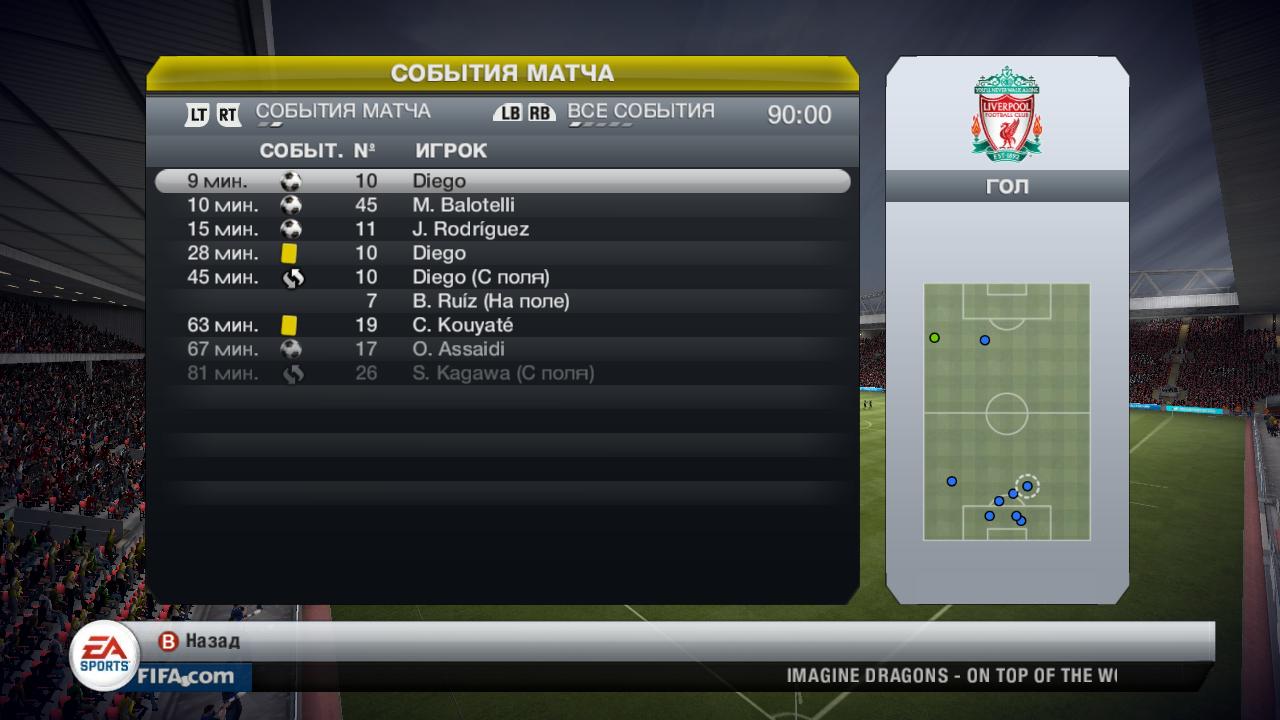Select the J. Rodríguez goal row
Screen dimensions: 1280x720
point(502,229)
